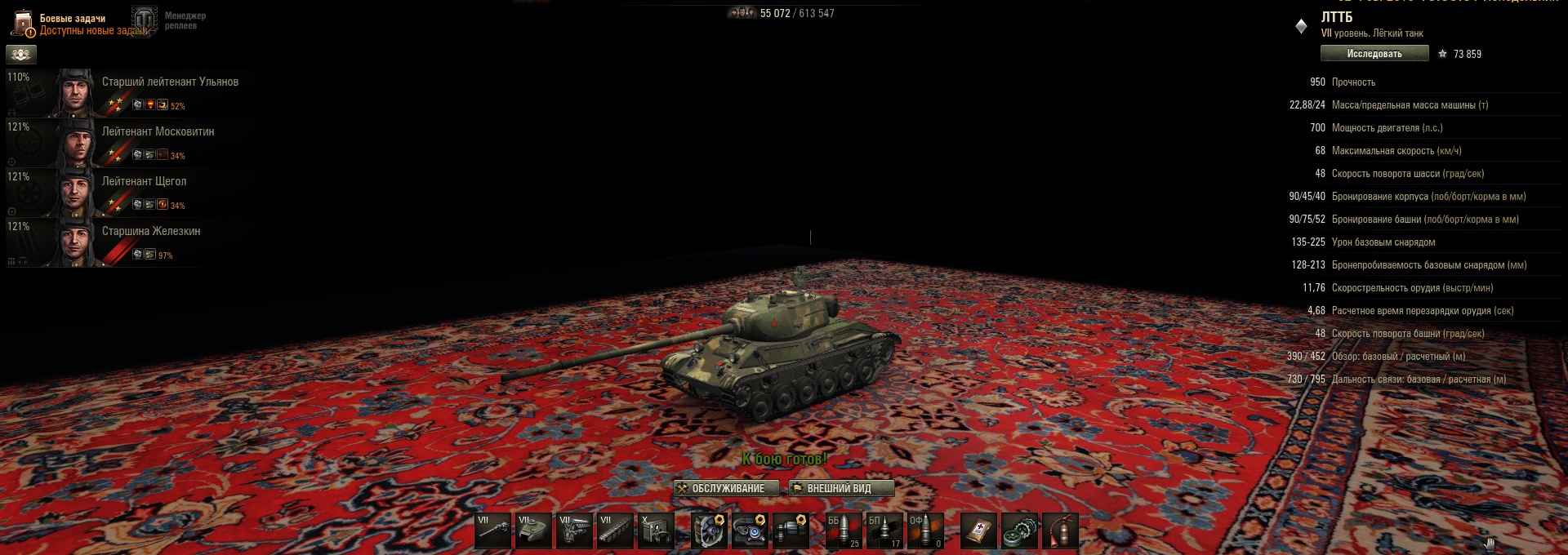Screen dimensions: 1568x555
Task: Select the ОФ high-explosive shell slot
Action: [x=925, y=531]
